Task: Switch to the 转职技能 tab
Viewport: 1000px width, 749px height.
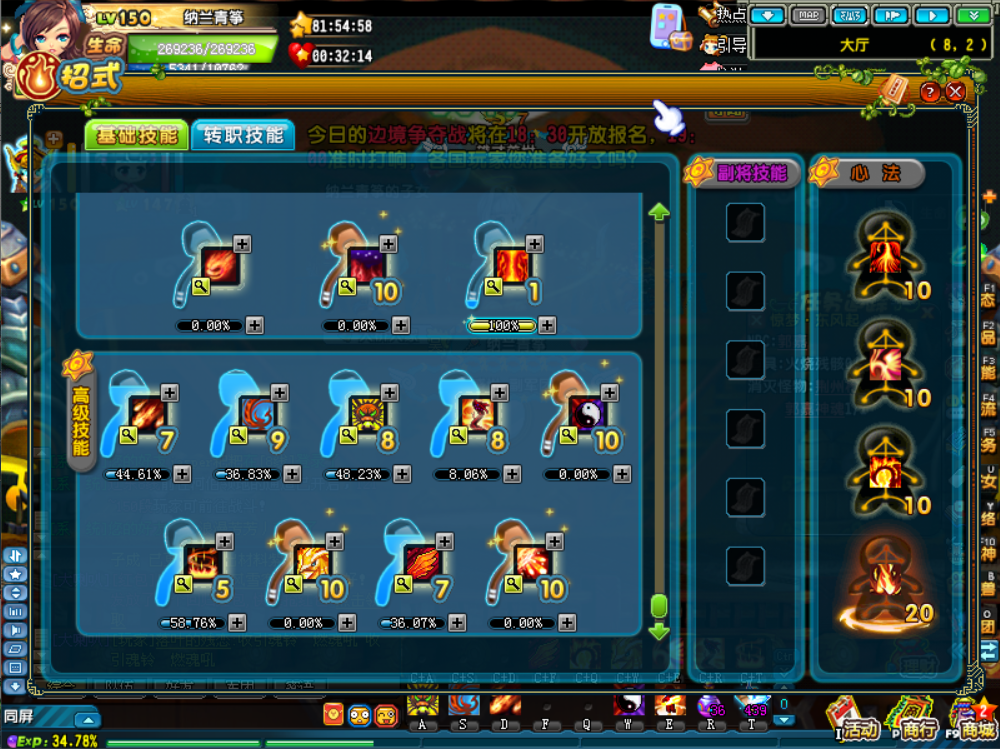Action: [243, 135]
